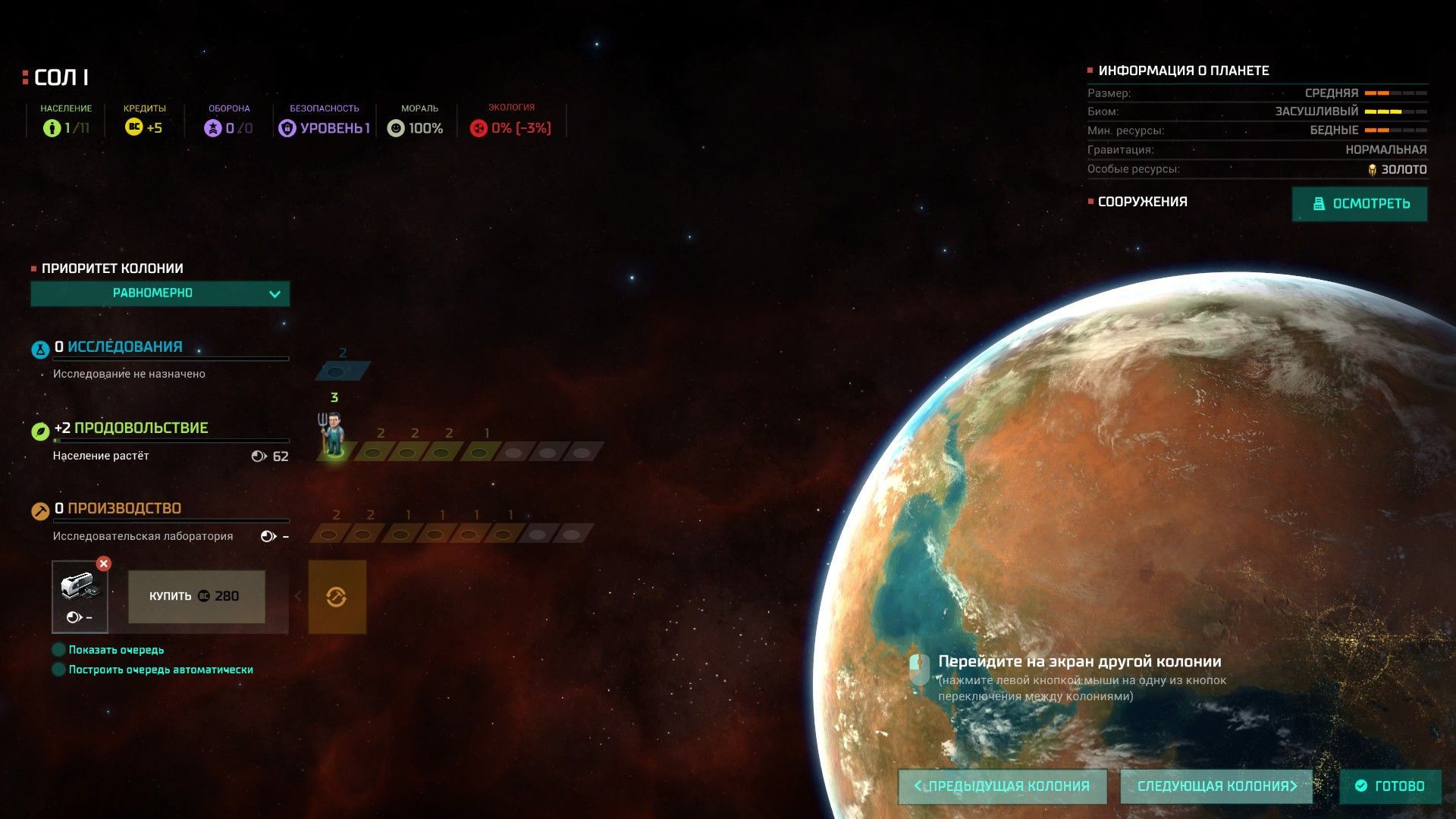Toggle the show queue option
The height and width of the screenshot is (819, 1456).
pos(58,650)
